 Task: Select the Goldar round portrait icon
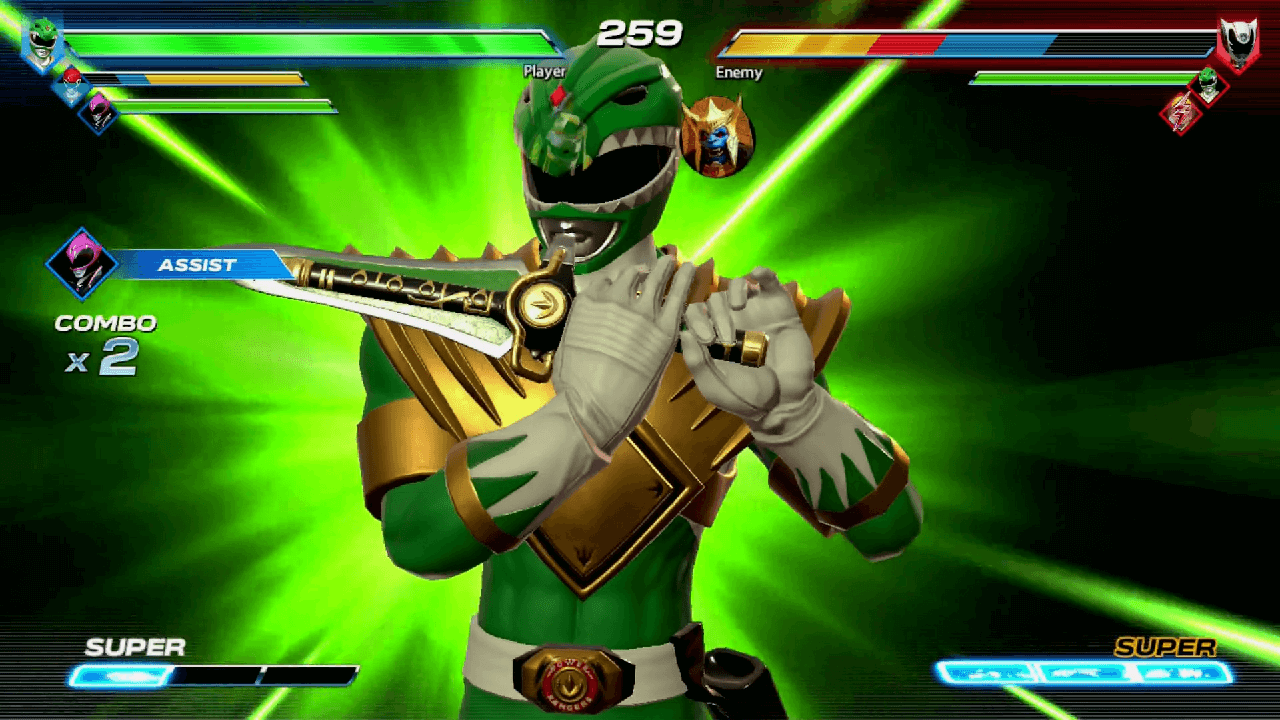coord(717,137)
